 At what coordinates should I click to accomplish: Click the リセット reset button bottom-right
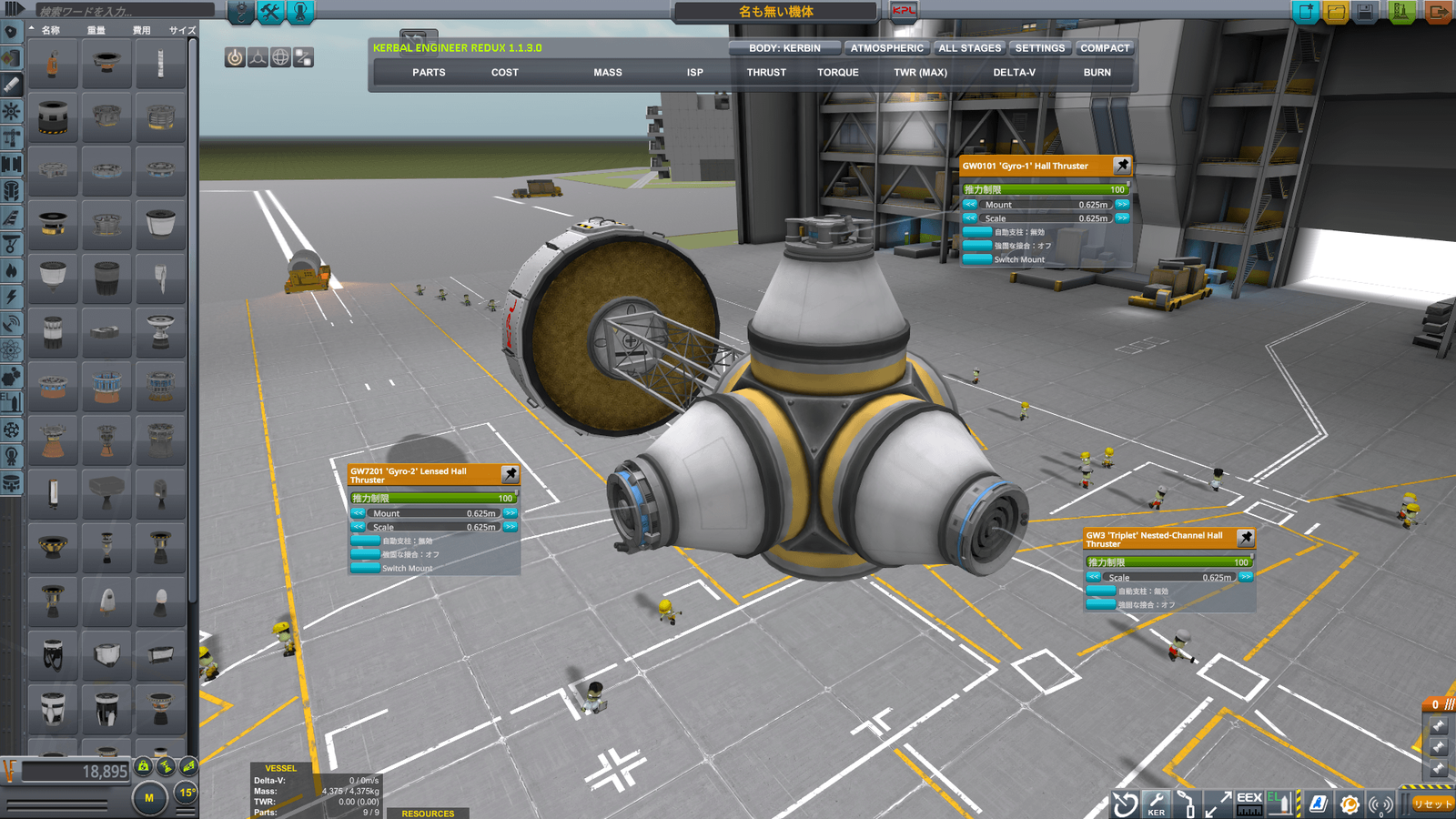coord(1431,804)
